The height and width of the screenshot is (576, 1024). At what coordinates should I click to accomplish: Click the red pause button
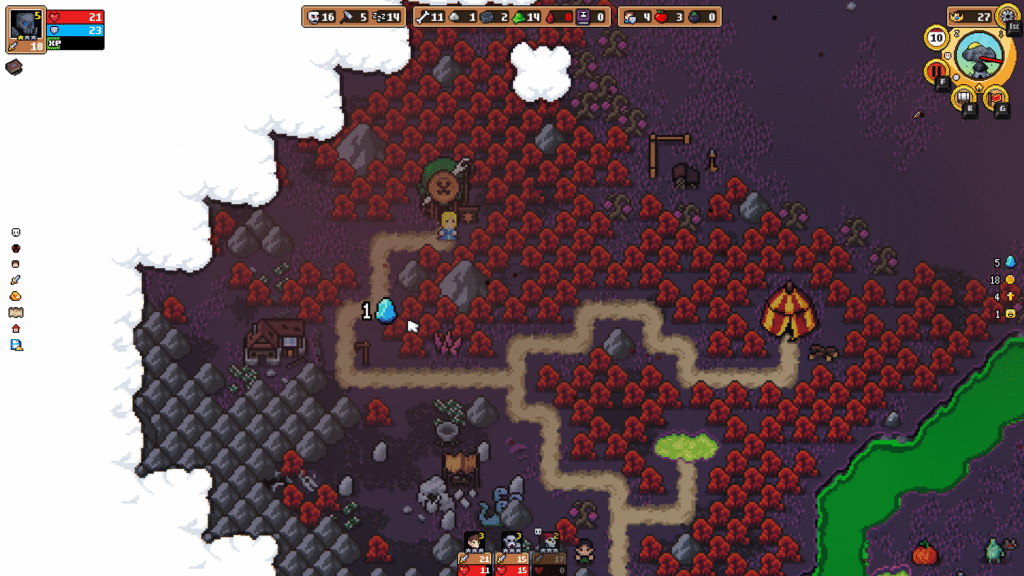[937, 71]
